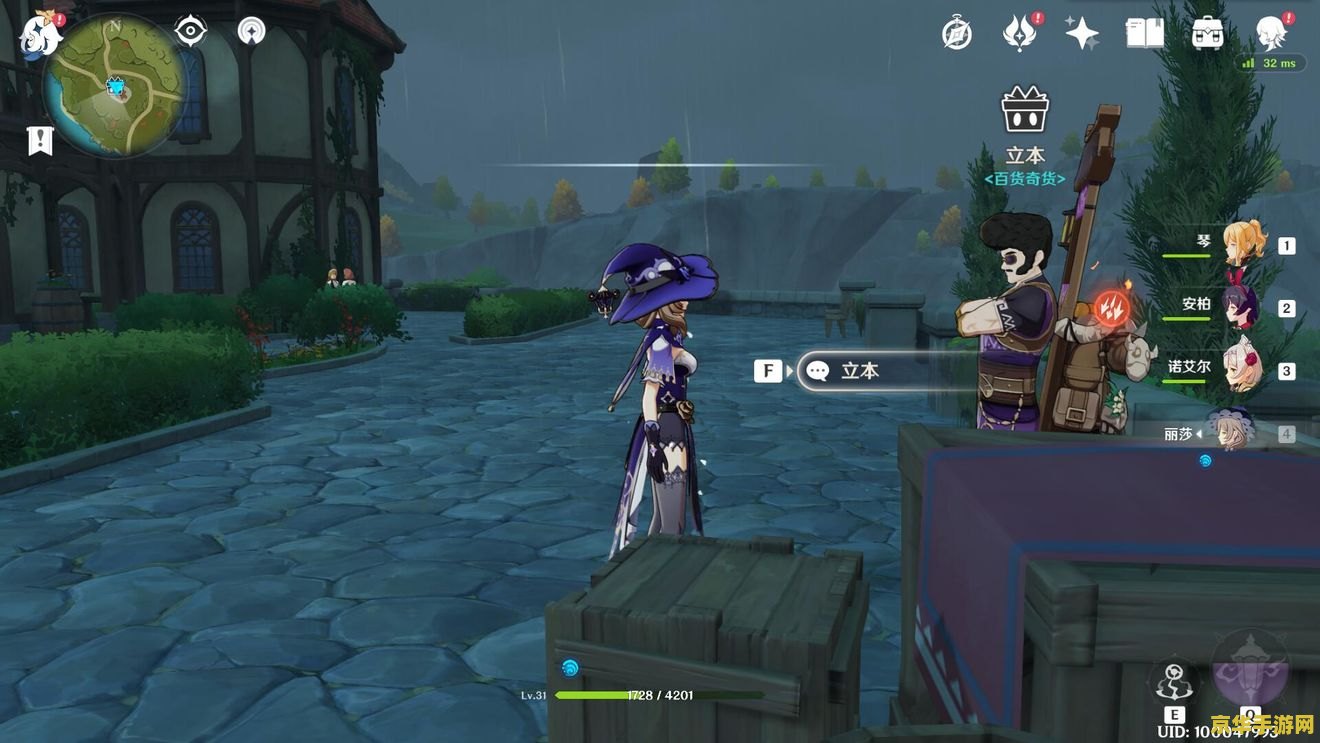Open the Paimon main menu
This screenshot has width=1320, height=743.
[x=40, y=34]
